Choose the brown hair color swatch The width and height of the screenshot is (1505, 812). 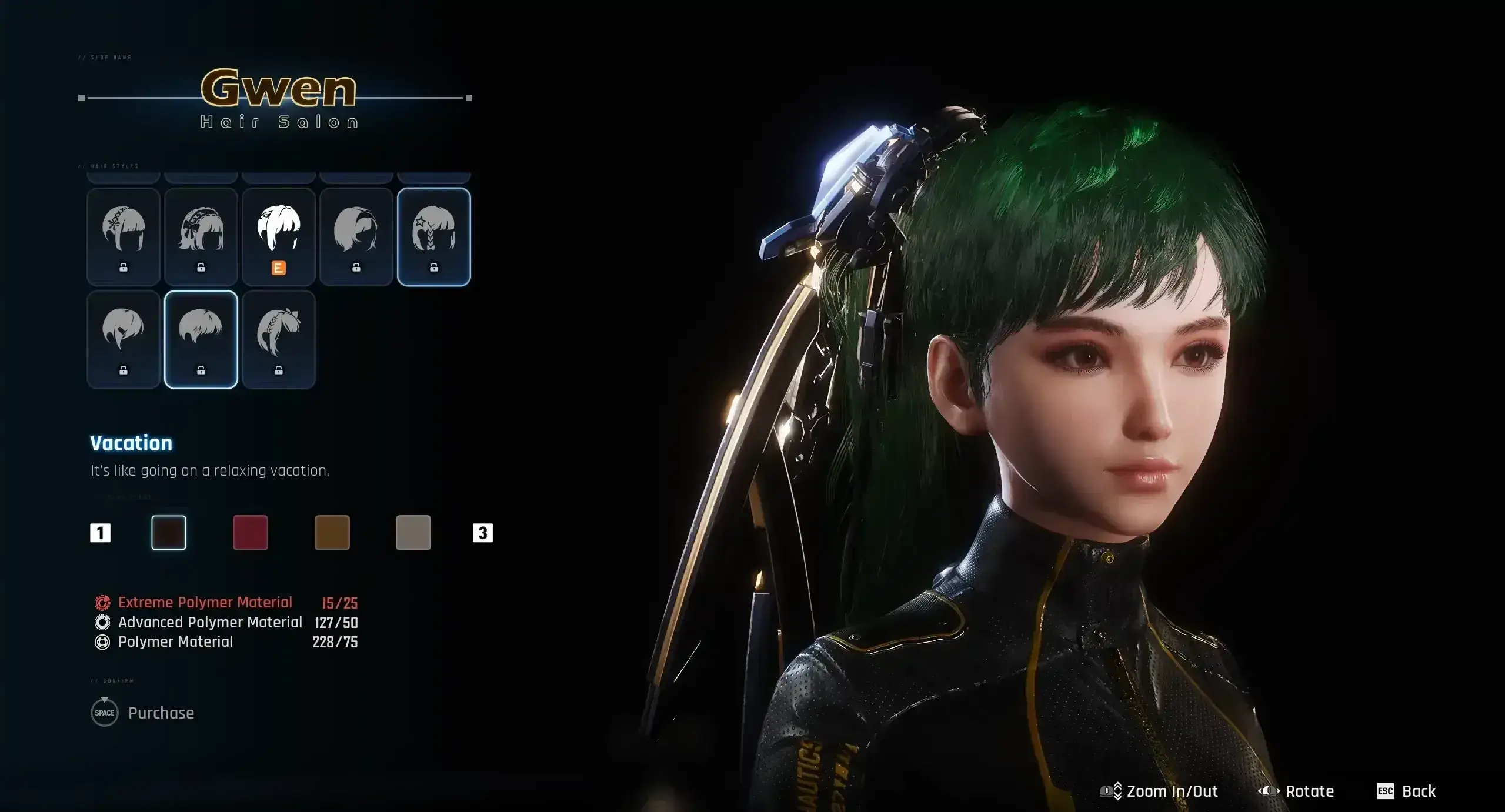(x=332, y=533)
